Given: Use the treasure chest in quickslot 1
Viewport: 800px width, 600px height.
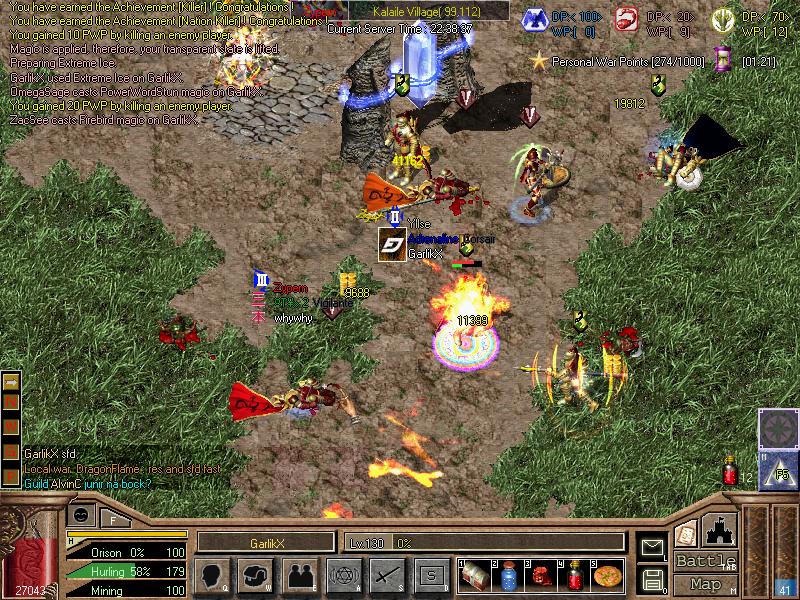Looking at the screenshot, I should click(x=474, y=576).
